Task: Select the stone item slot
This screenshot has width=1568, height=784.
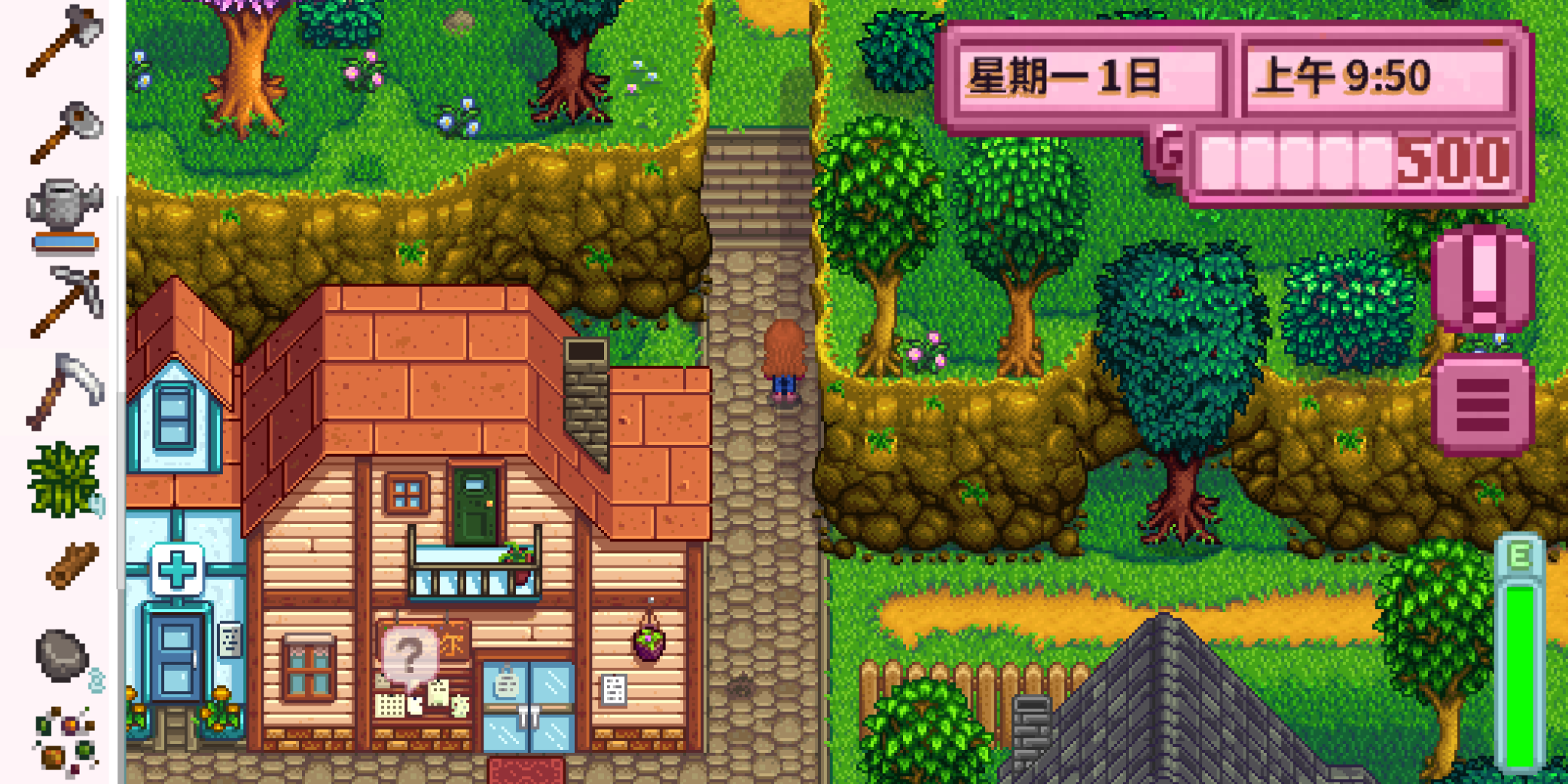Action: 62,653
